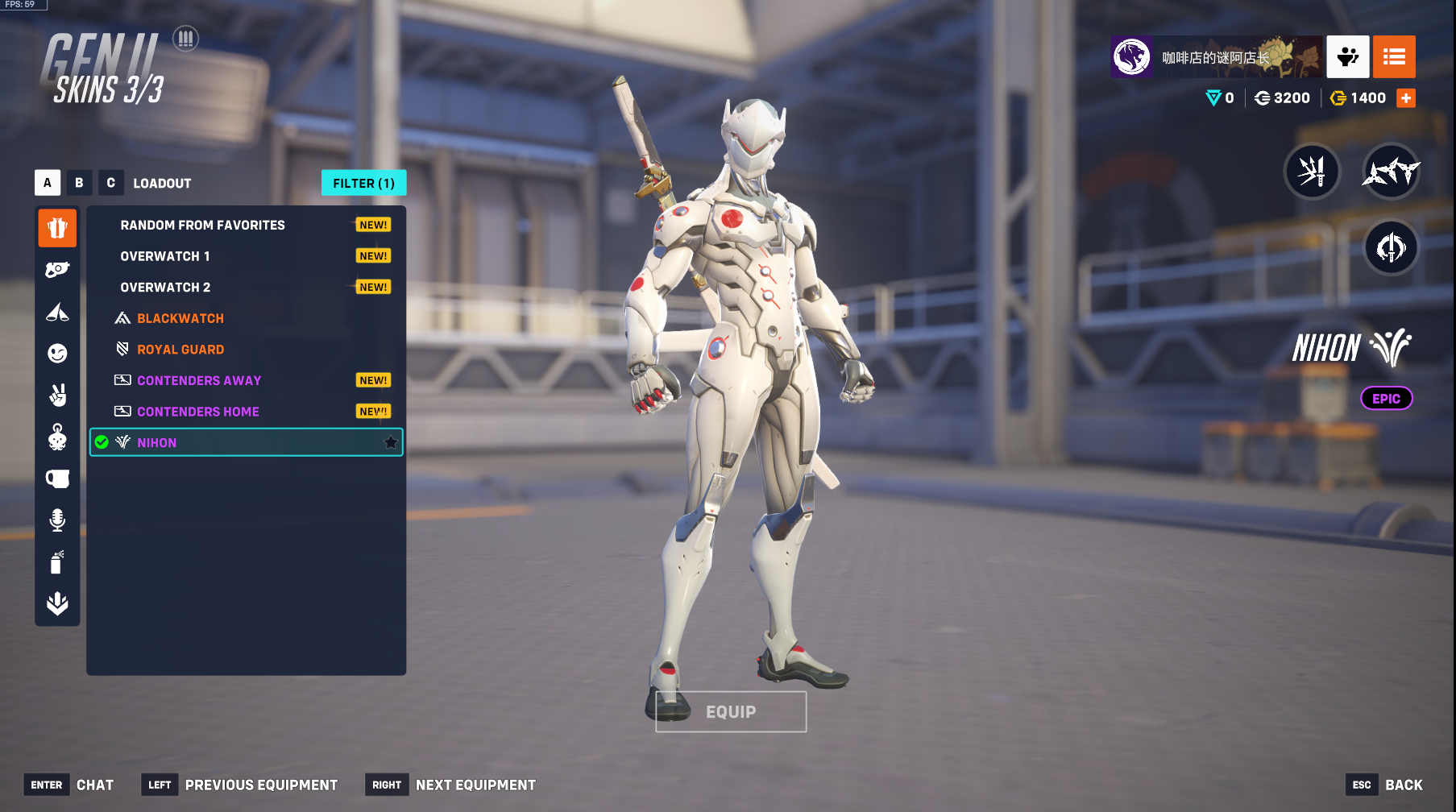Select the Overwatch 1 skin
Screen dimensions: 1456x812
[165, 256]
